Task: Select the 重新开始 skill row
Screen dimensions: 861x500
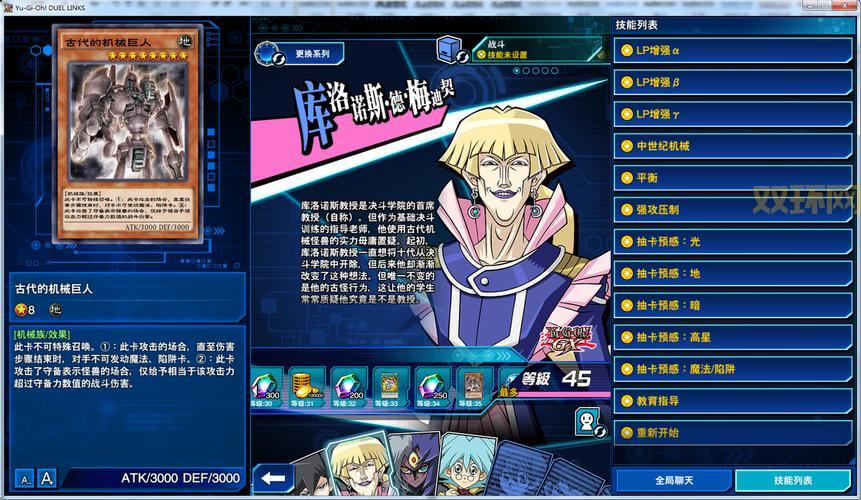Action: point(733,433)
